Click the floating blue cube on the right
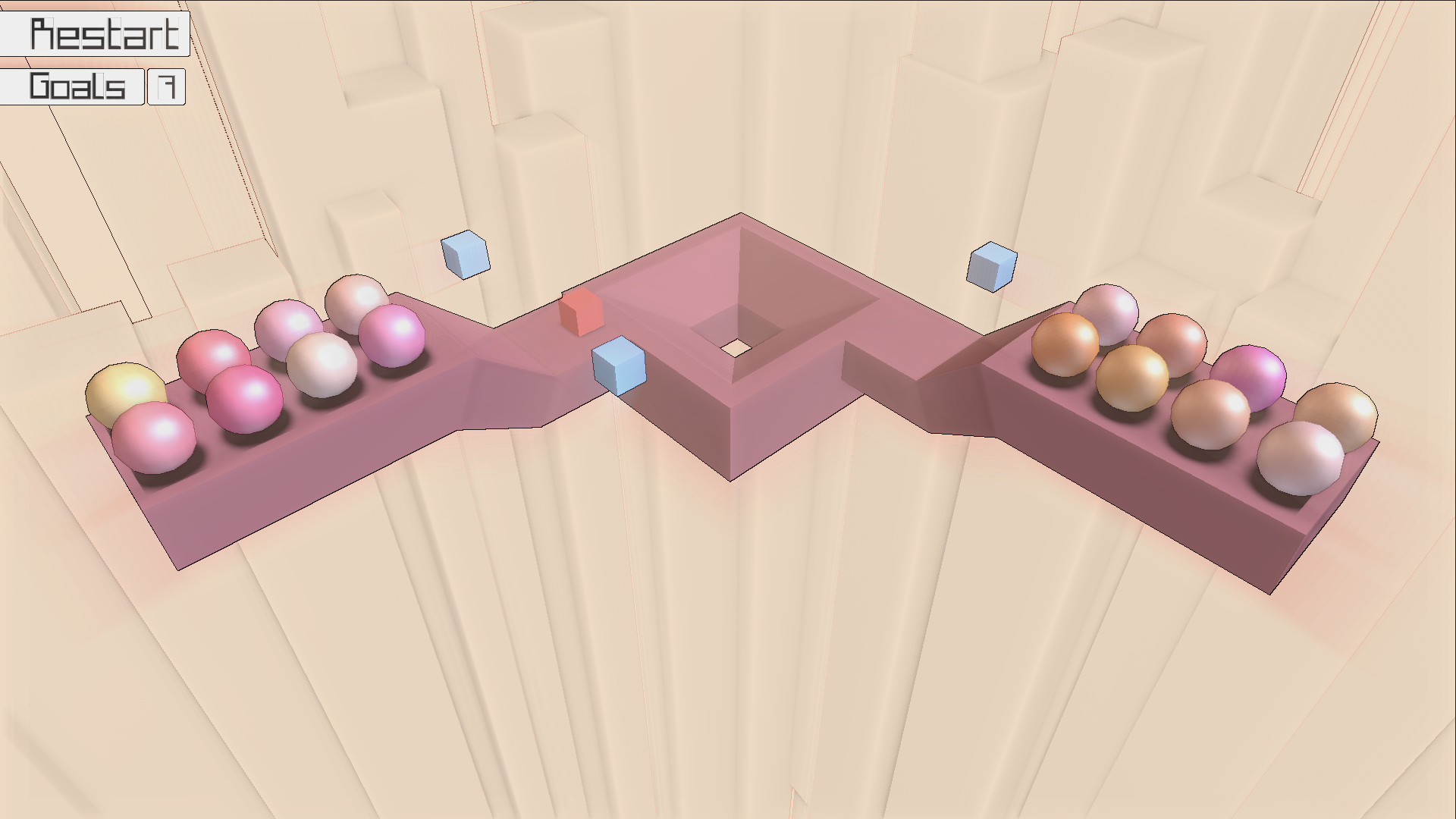 pyautogui.click(x=992, y=265)
